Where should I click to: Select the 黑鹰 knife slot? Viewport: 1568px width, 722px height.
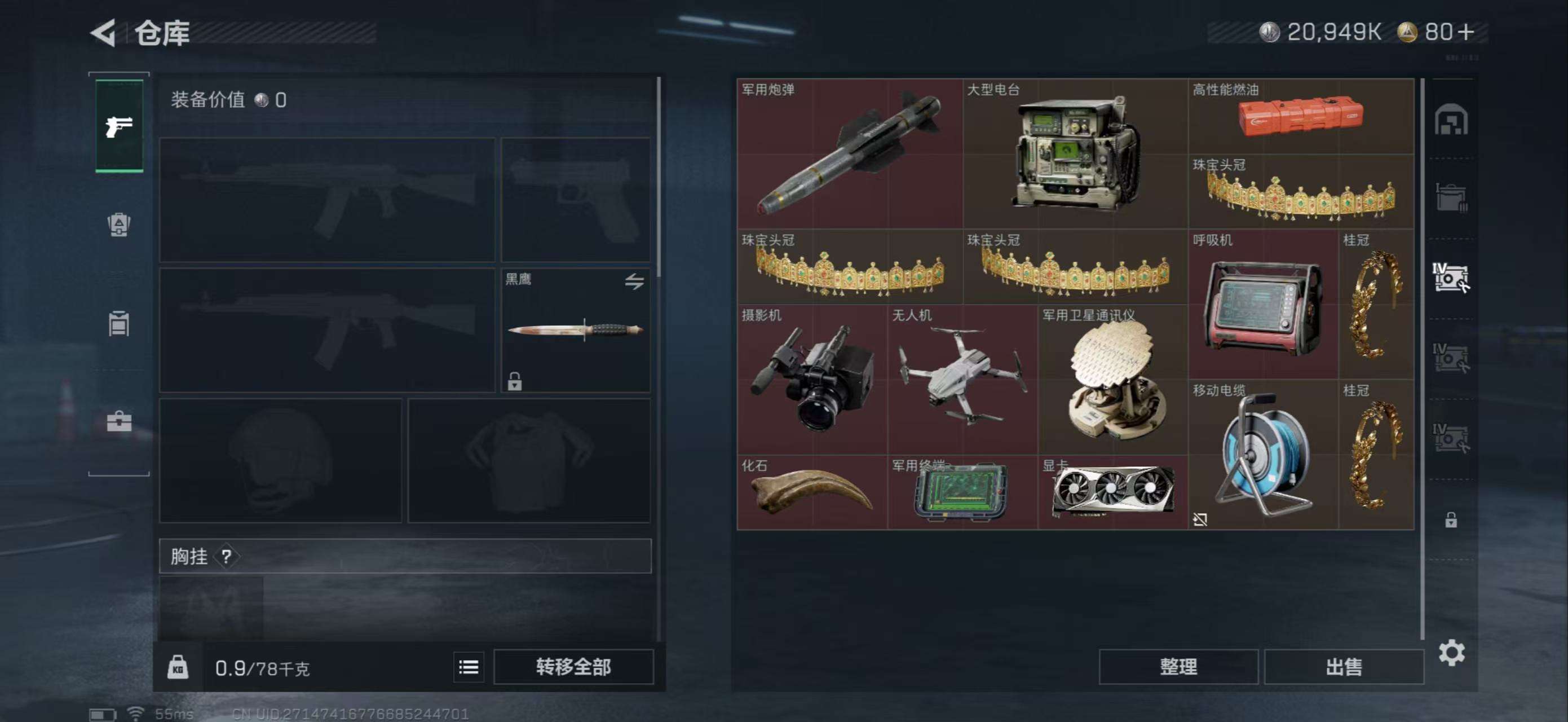[575, 330]
